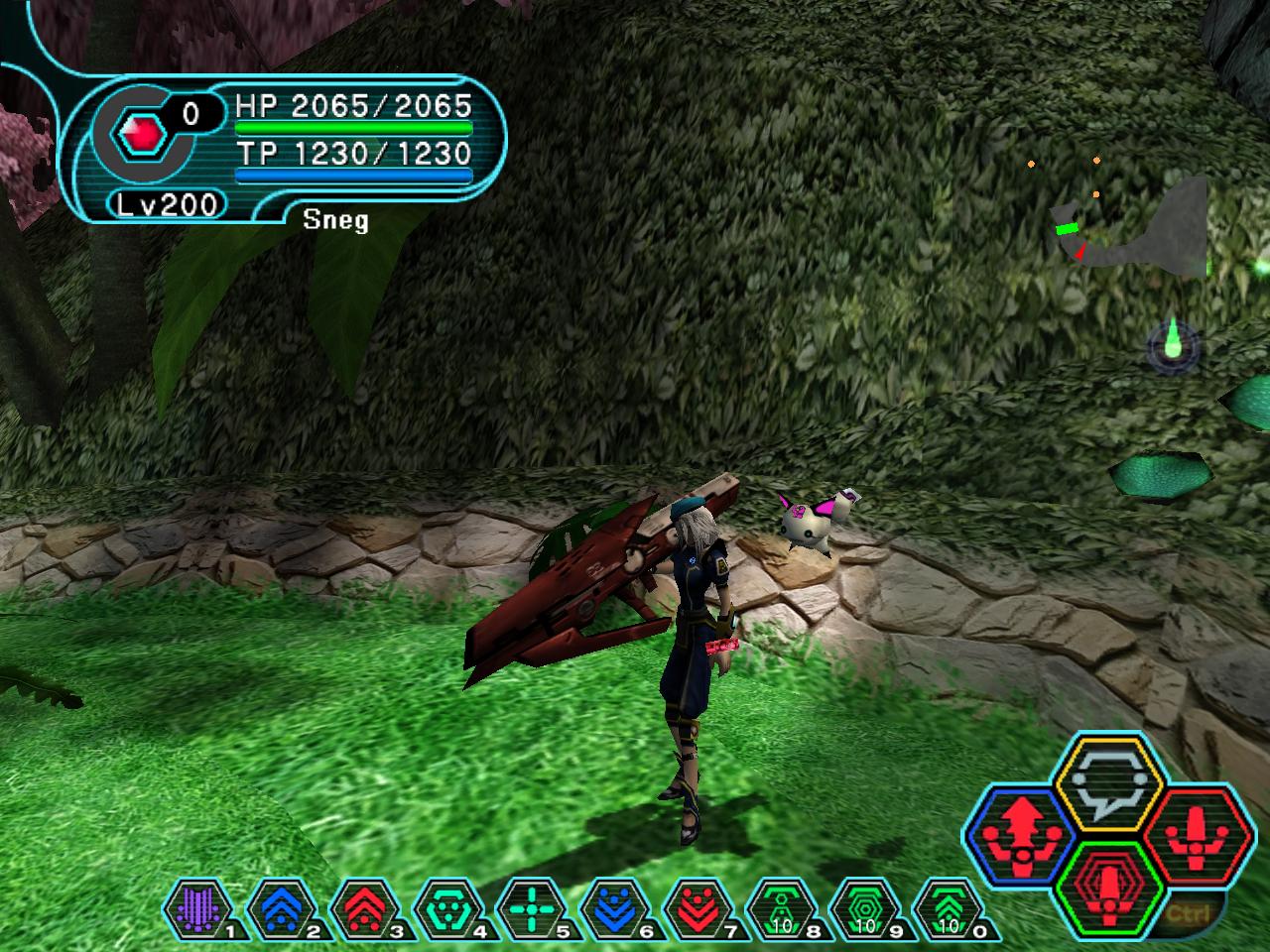The image size is (1270, 952).
Task: Use the green figure item in slot 8
Action: (779, 907)
